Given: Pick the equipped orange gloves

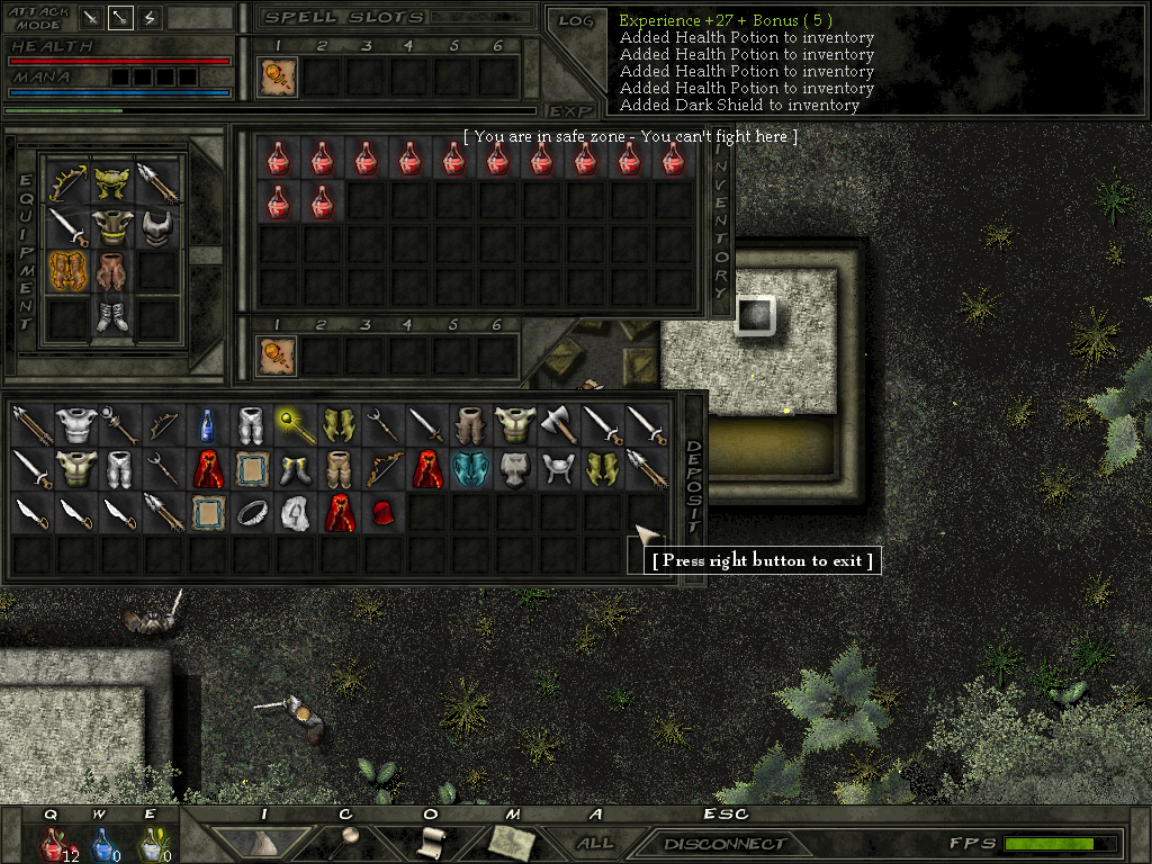Looking at the screenshot, I should pyautogui.click(x=68, y=271).
